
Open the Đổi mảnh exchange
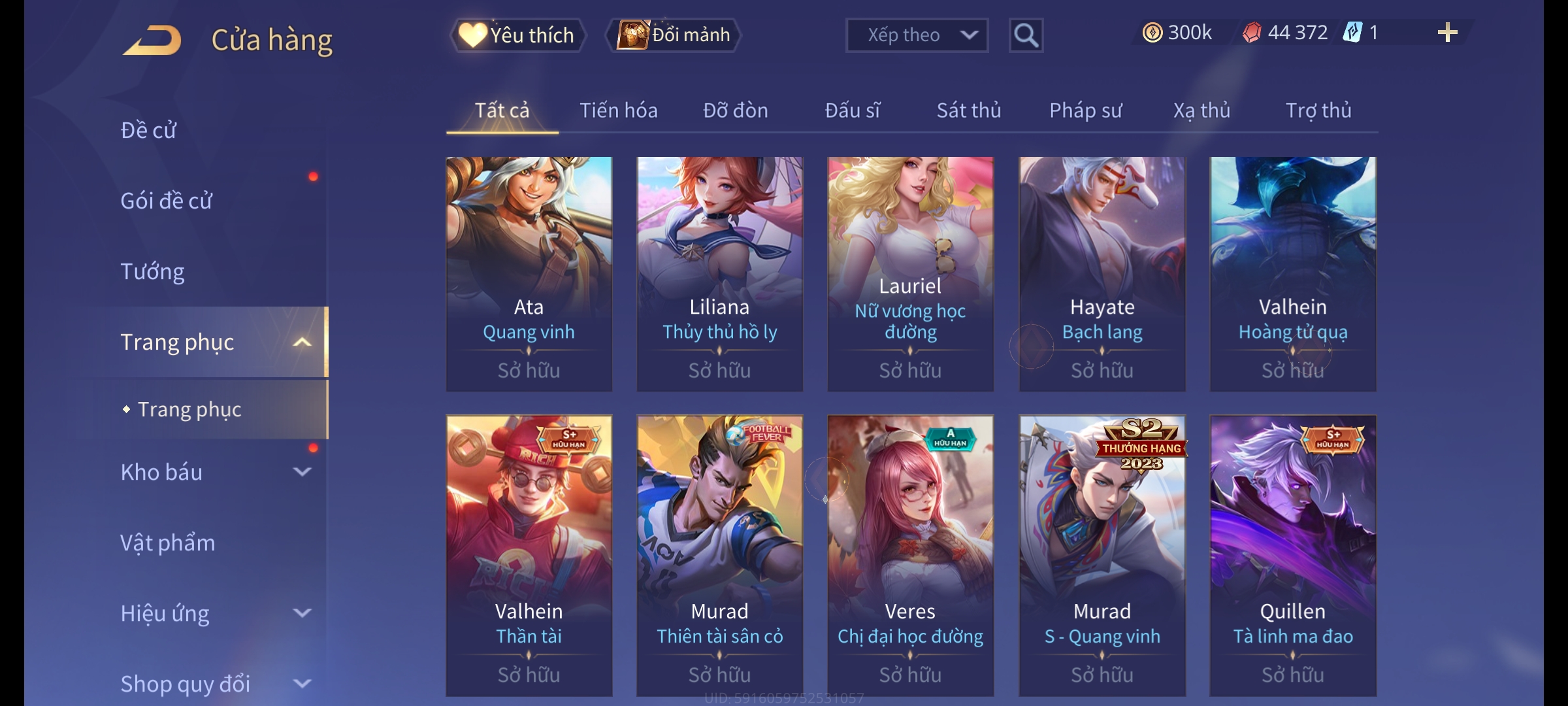(x=674, y=35)
